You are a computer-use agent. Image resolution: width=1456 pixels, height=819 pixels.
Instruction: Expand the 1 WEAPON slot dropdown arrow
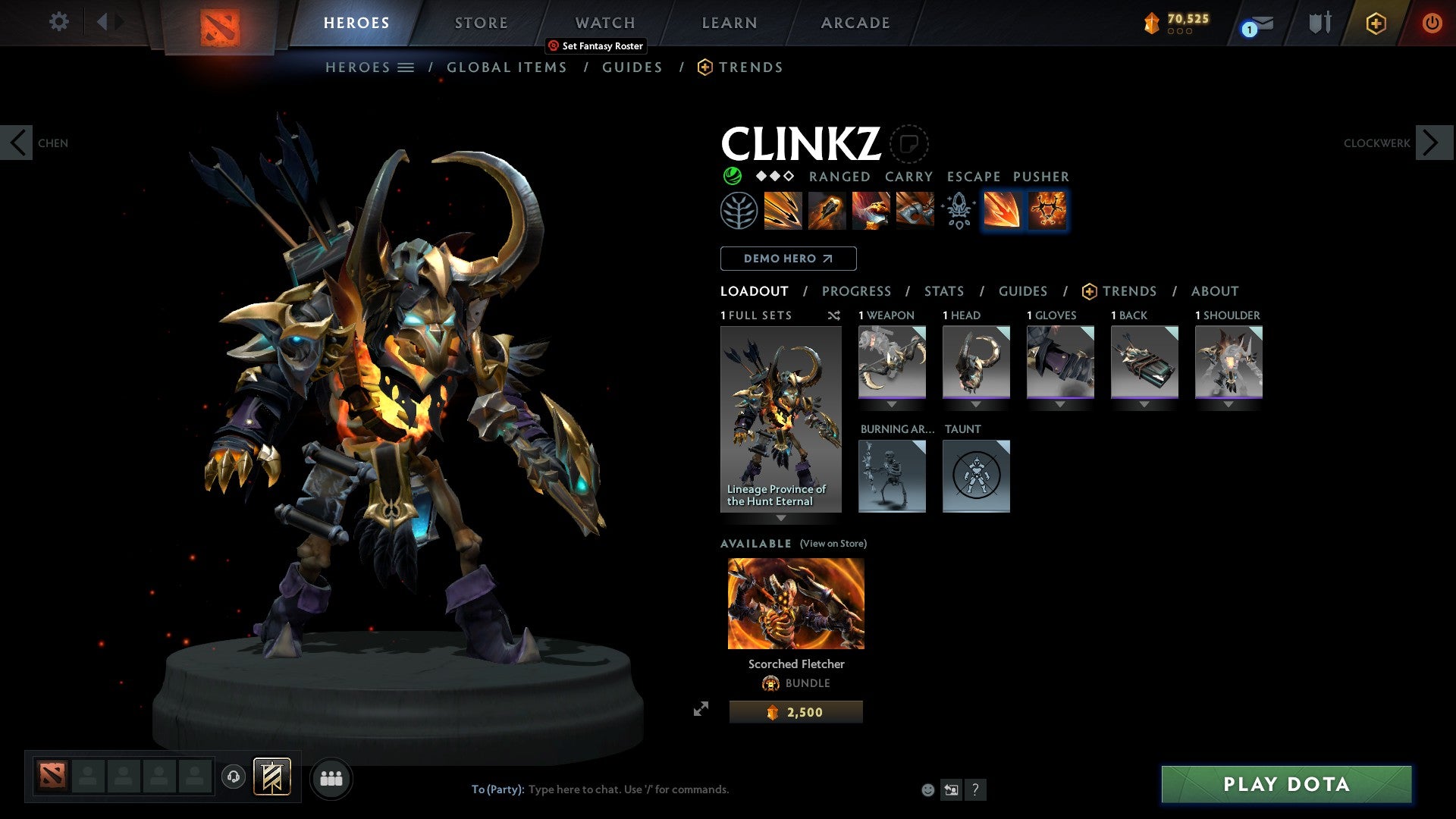[x=892, y=404]
